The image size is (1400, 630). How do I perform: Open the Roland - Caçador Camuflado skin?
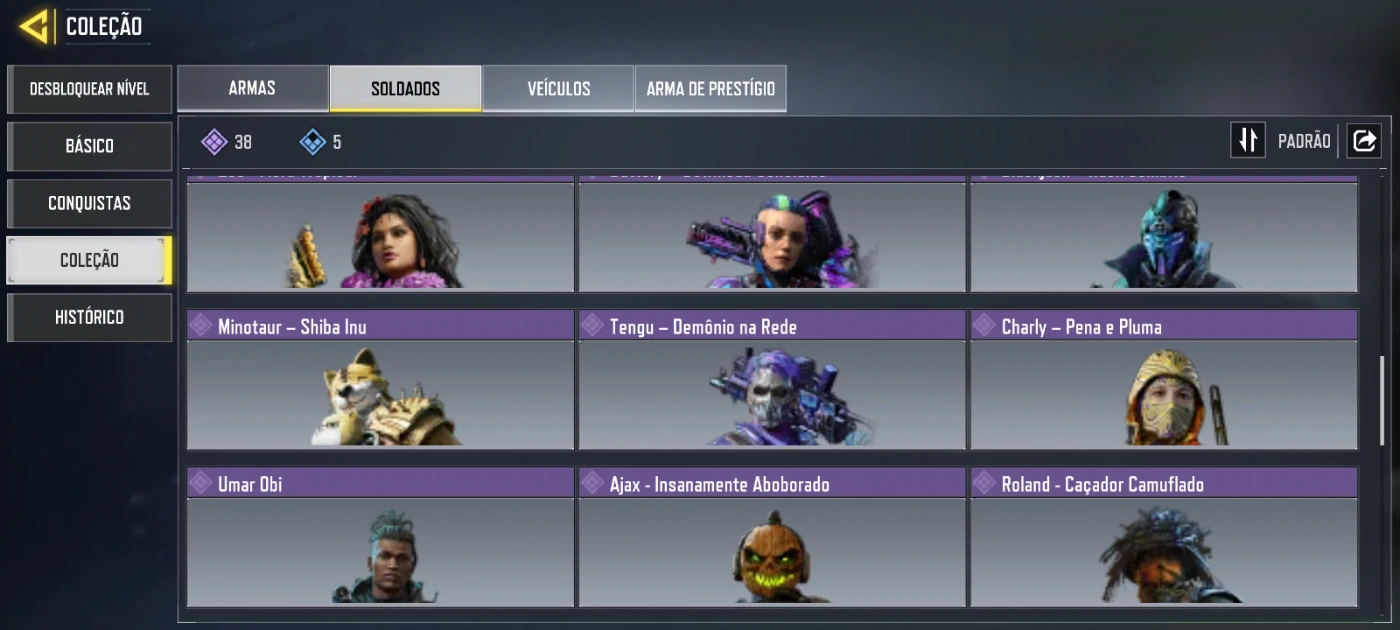coord(1164,537)
